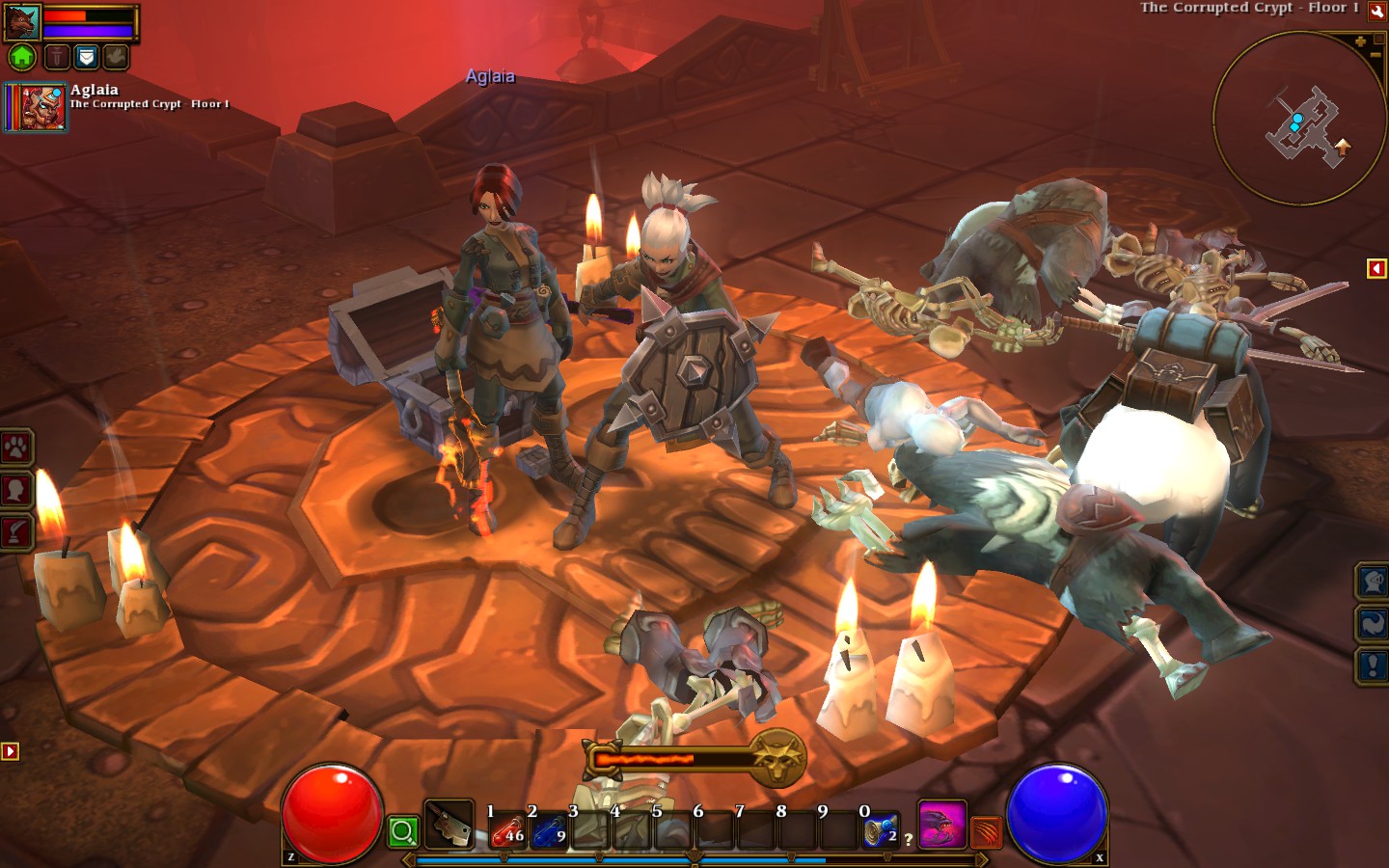1389x868 pixels.
Task: Click the circular dungeon minimap
Action: [1298, 119]
